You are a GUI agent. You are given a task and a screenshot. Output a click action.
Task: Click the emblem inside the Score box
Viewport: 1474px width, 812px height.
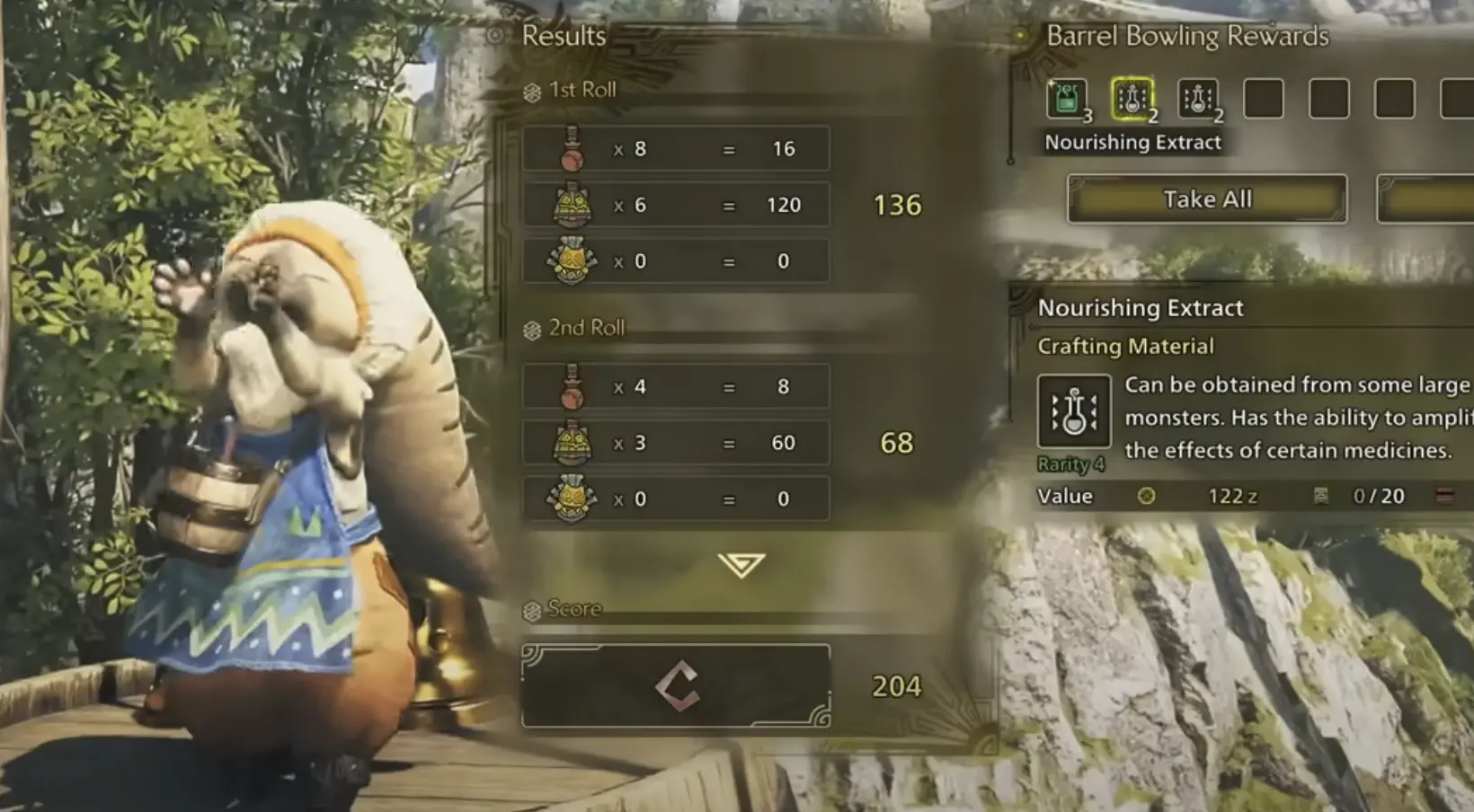tap(679, 685)
